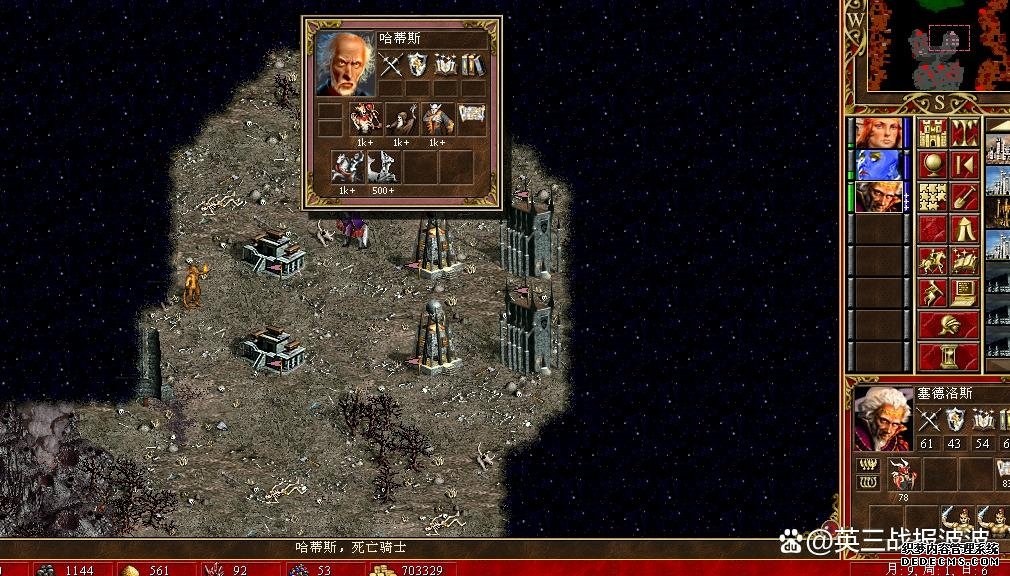Select next hero with the helmet button
This screenshot has height=576, width=1010.
(948, 325)
